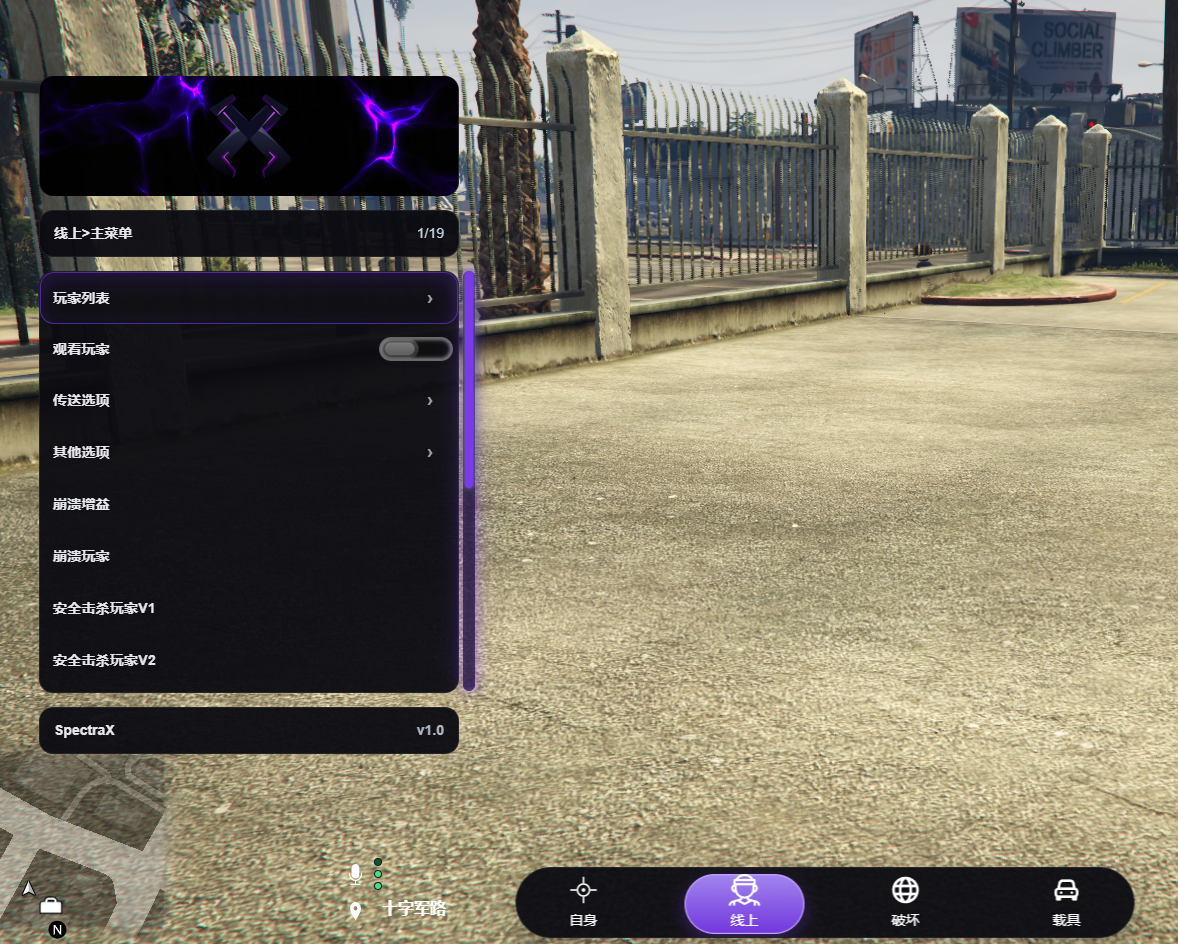The height and width of the screenshot is (944, 1178).
Task: Toggle the 观看玩家 switch
Action: [415, 349]
